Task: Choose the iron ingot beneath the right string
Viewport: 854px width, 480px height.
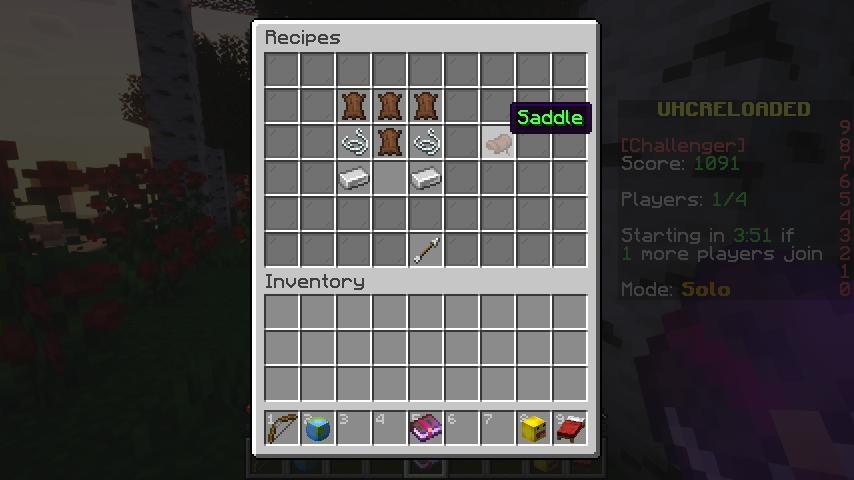Action: click(426, 179)
